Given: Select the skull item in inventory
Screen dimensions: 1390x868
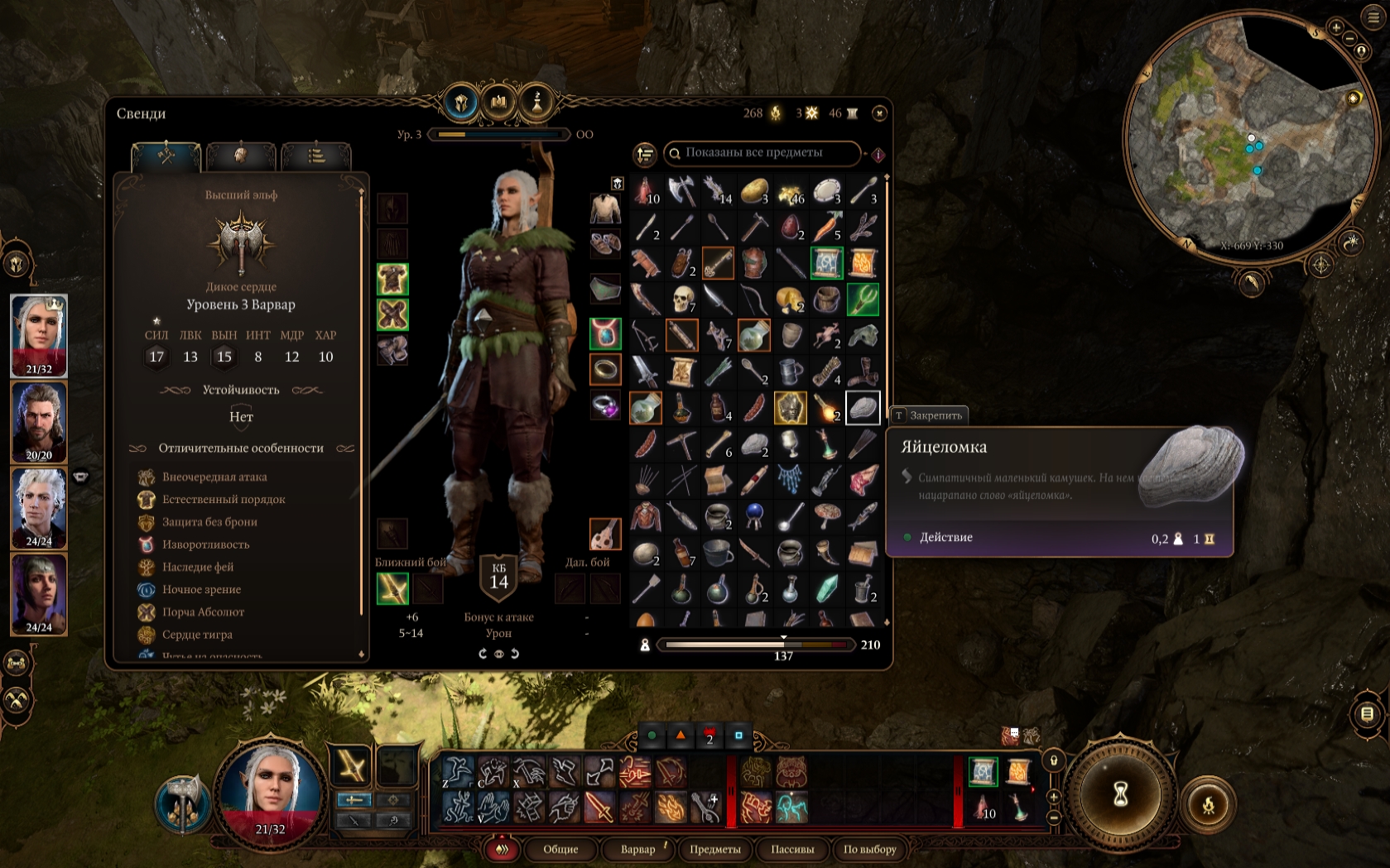Looking at the screenshot, I should [682, 300].
